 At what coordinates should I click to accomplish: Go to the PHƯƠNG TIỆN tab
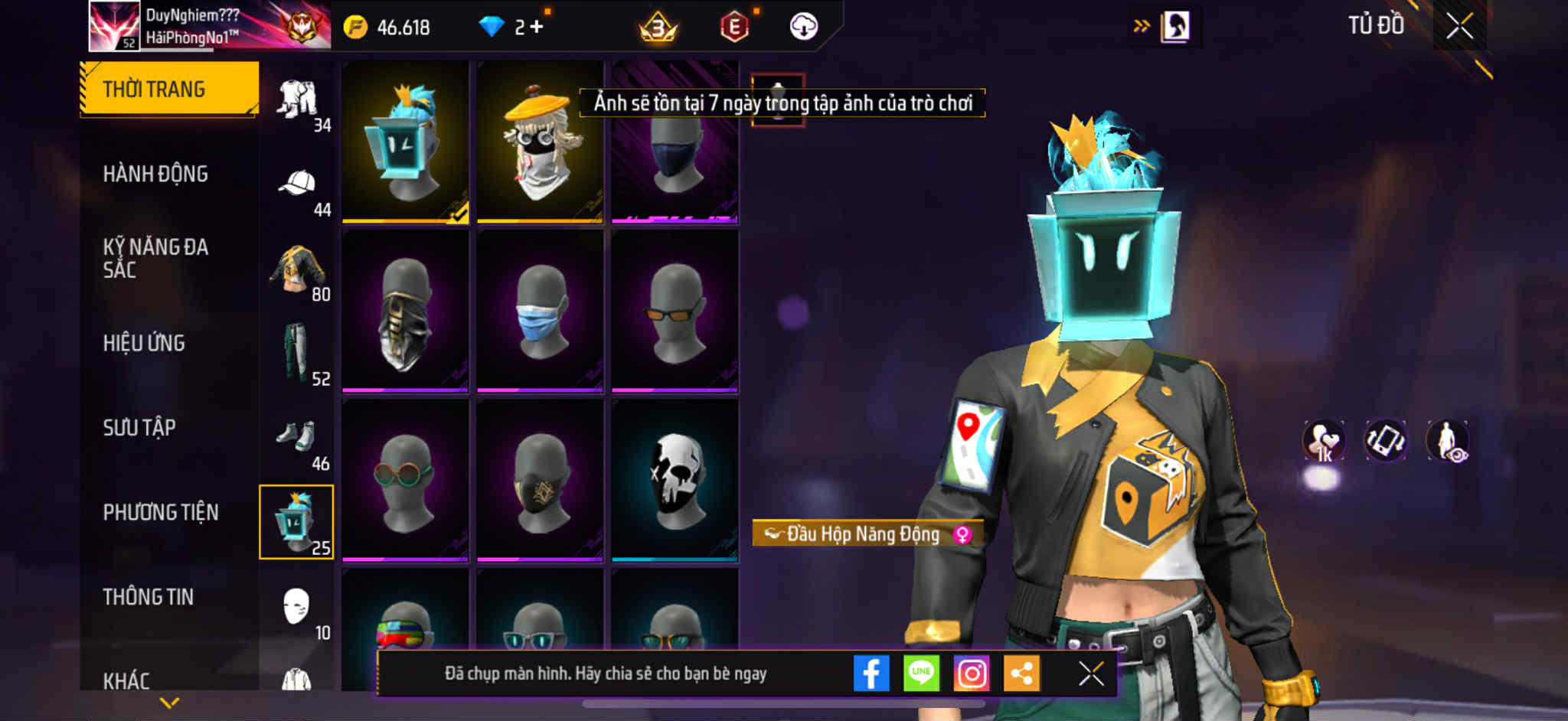coord(161,512)
